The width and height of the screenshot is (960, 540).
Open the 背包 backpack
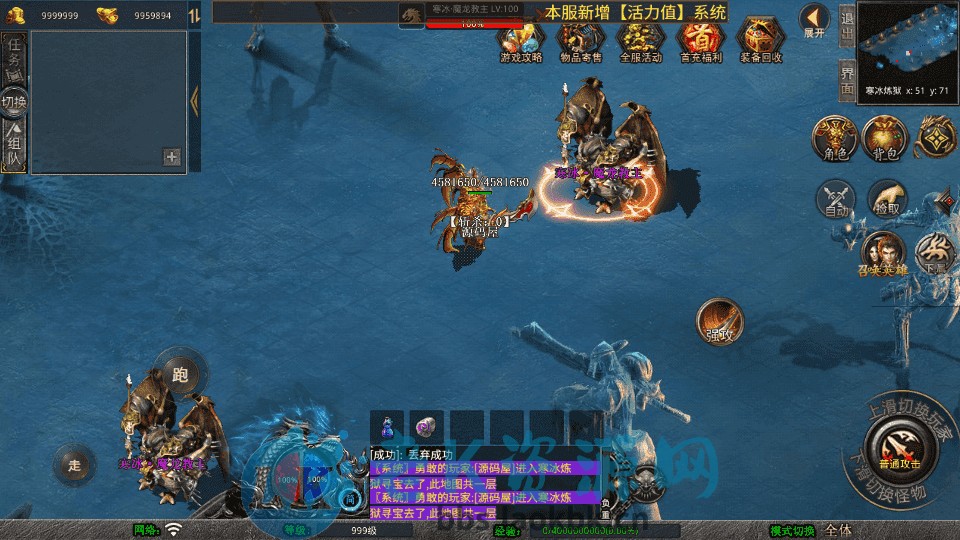click(884, 138)
